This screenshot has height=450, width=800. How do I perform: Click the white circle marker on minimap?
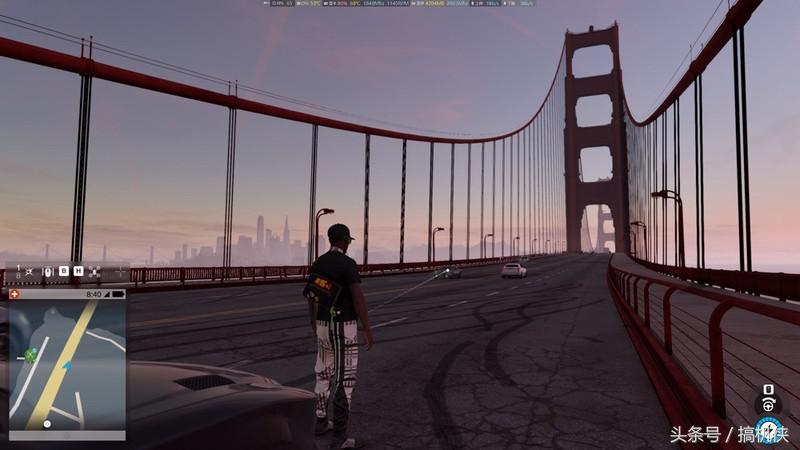(47, 424)
